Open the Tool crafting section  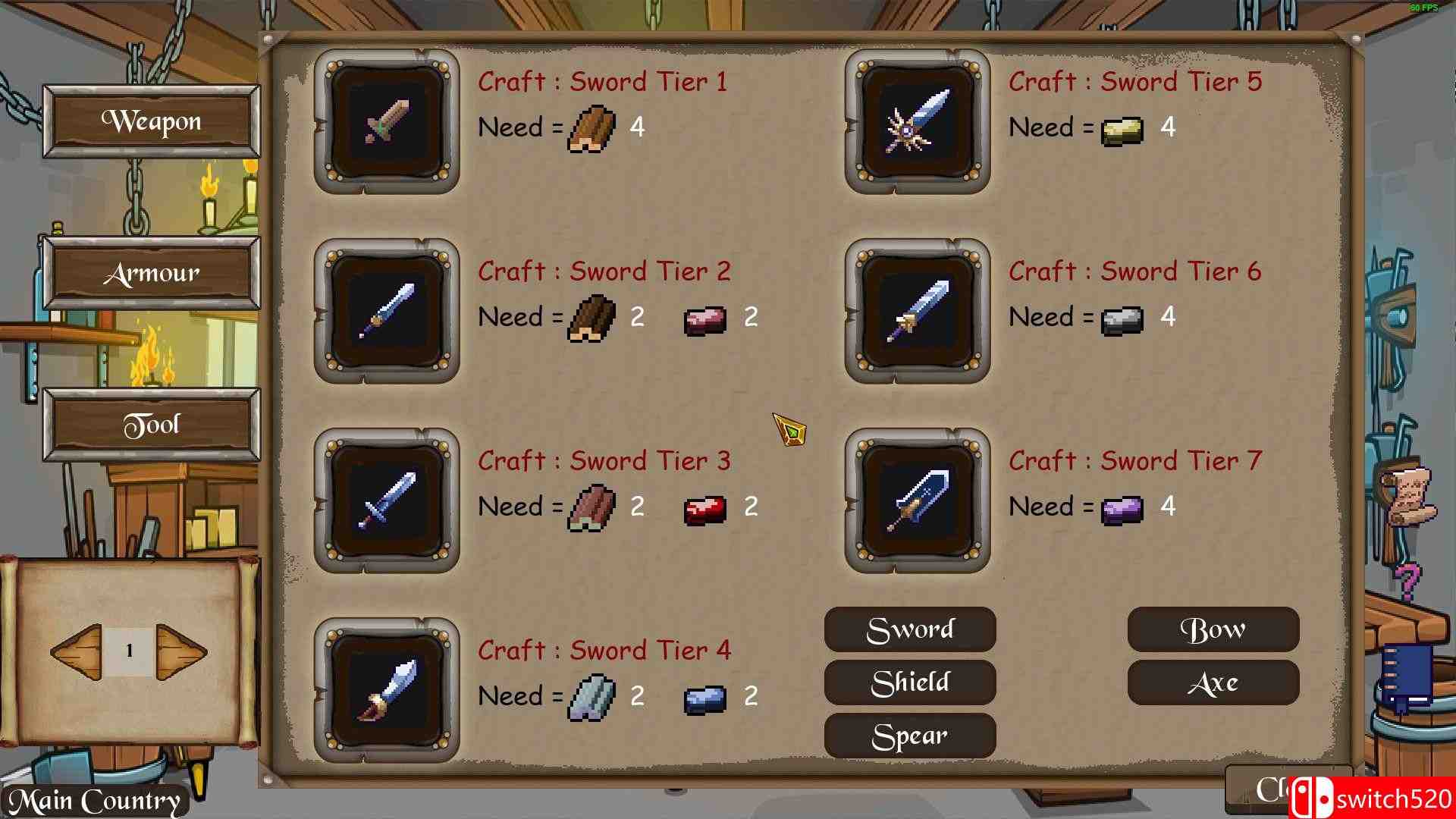(x=152, y=424)
